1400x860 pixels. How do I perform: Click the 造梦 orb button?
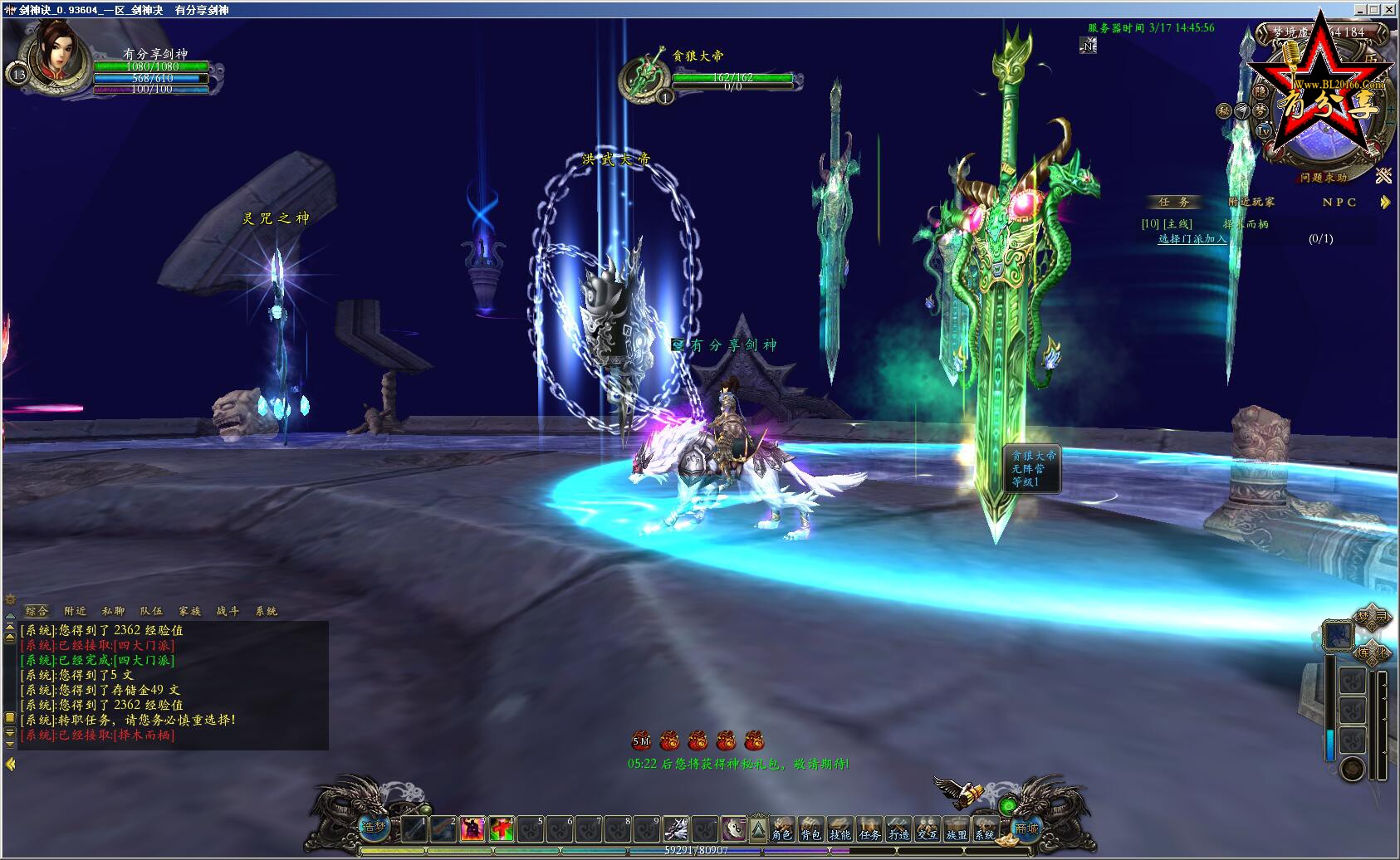(374, 827)
